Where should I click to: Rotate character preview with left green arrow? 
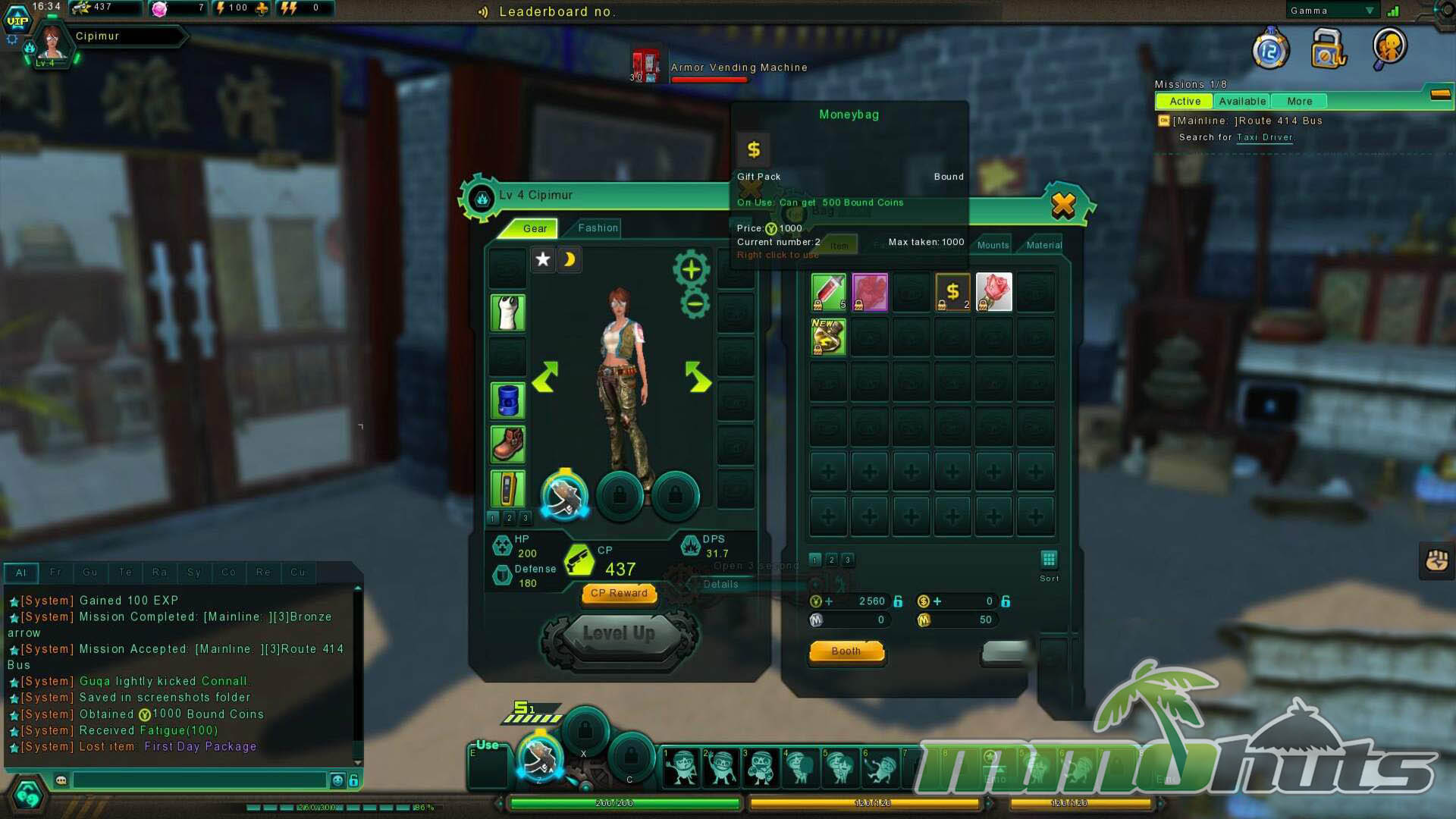pyautogui.click(x=545, y=377)
